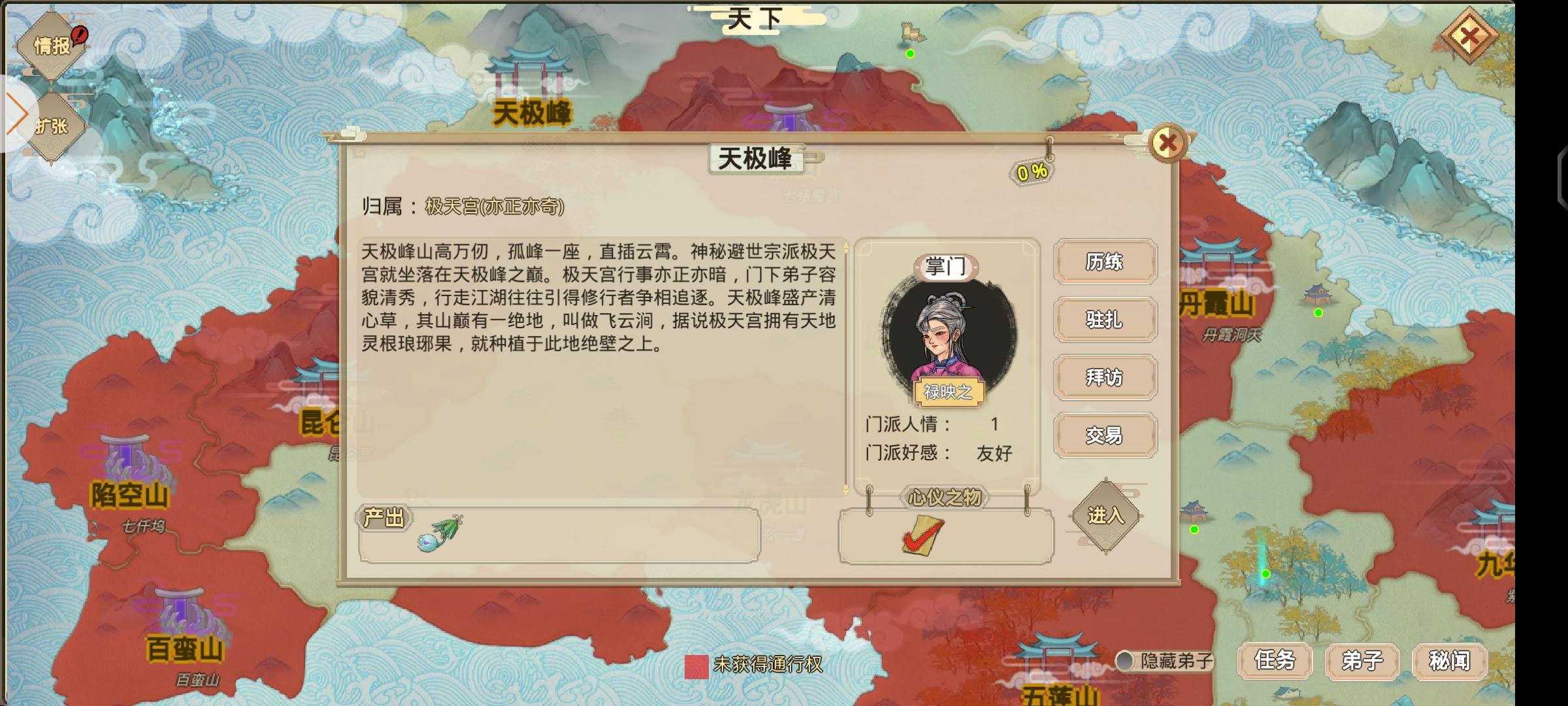Click 拜访 to visit the sect
This screenshot has width=1568, height=706.
1105,377
